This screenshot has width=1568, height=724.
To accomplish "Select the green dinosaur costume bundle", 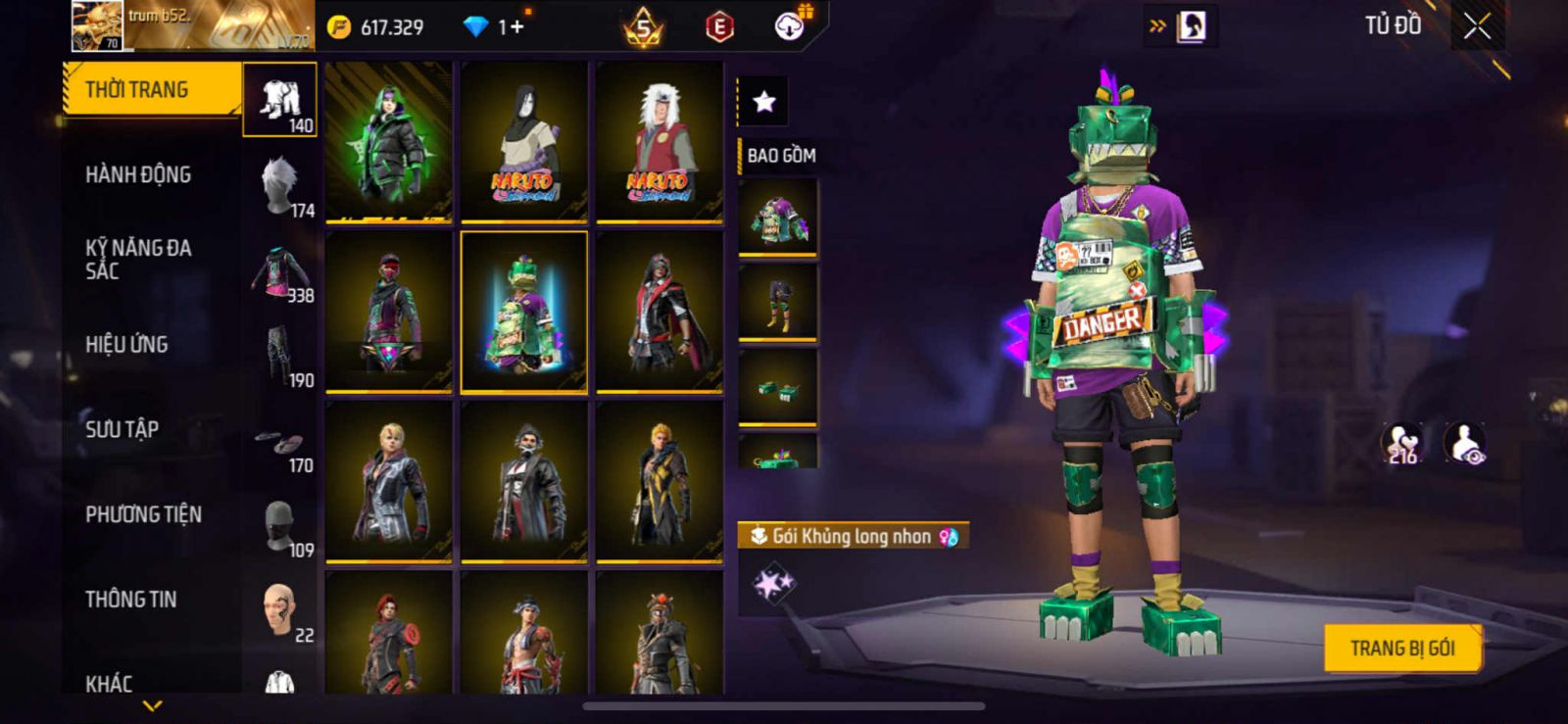I will click(x=524, y=312).
